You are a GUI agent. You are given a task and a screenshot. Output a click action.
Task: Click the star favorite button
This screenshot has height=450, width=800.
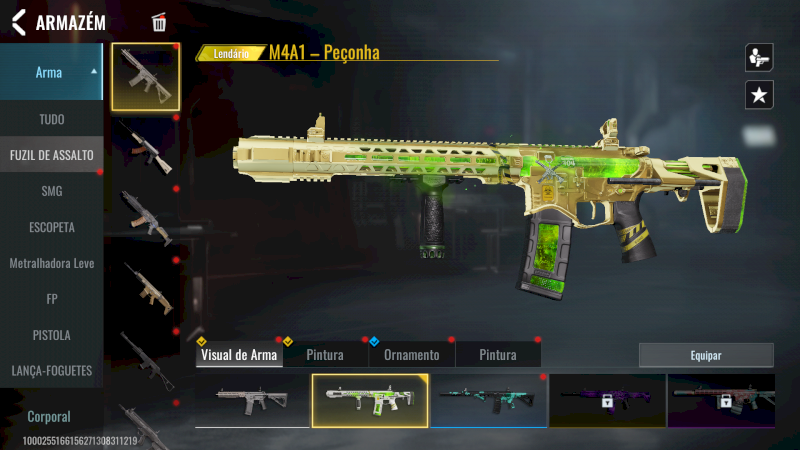759,95
